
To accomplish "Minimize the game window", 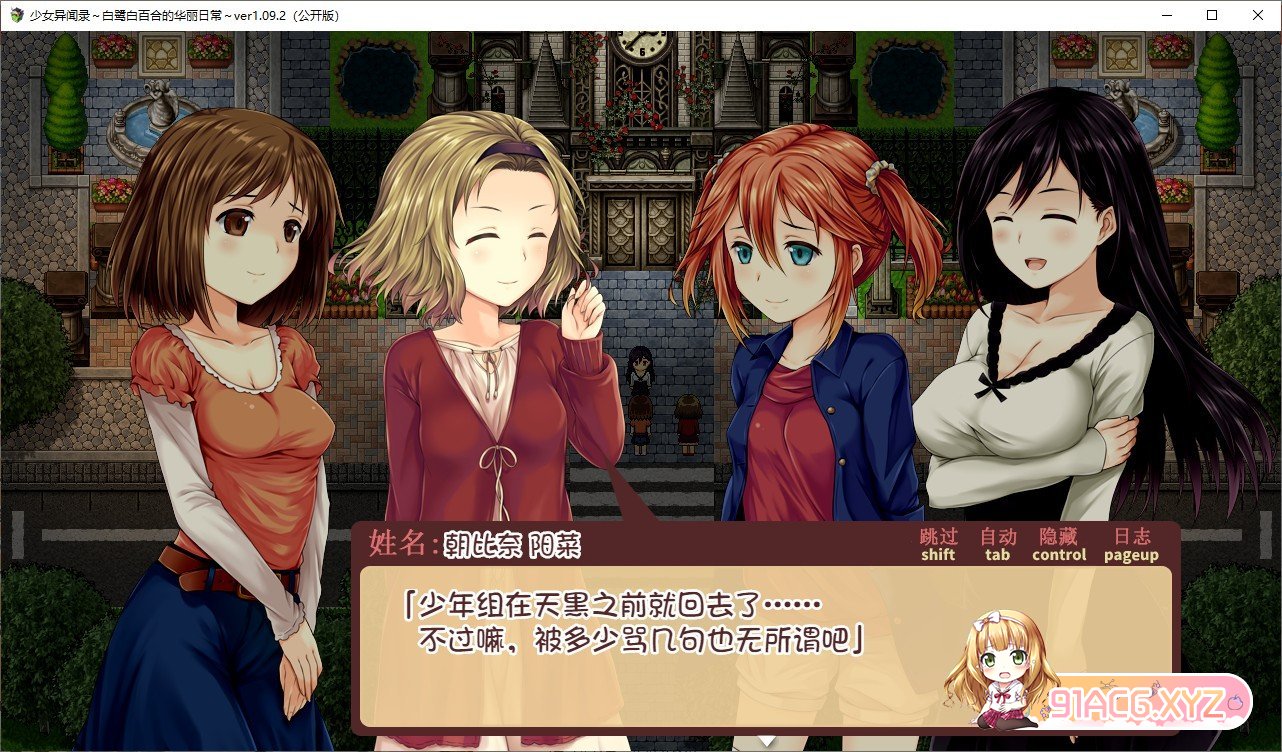I will (x=1167, y=15).
